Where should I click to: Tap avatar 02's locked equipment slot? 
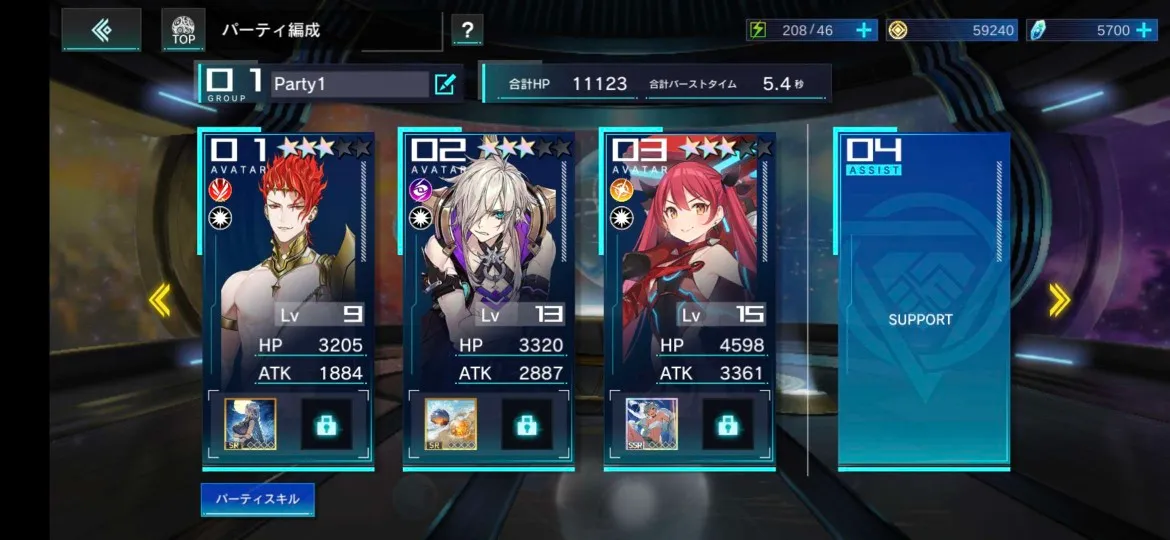(x=526, y=424)
